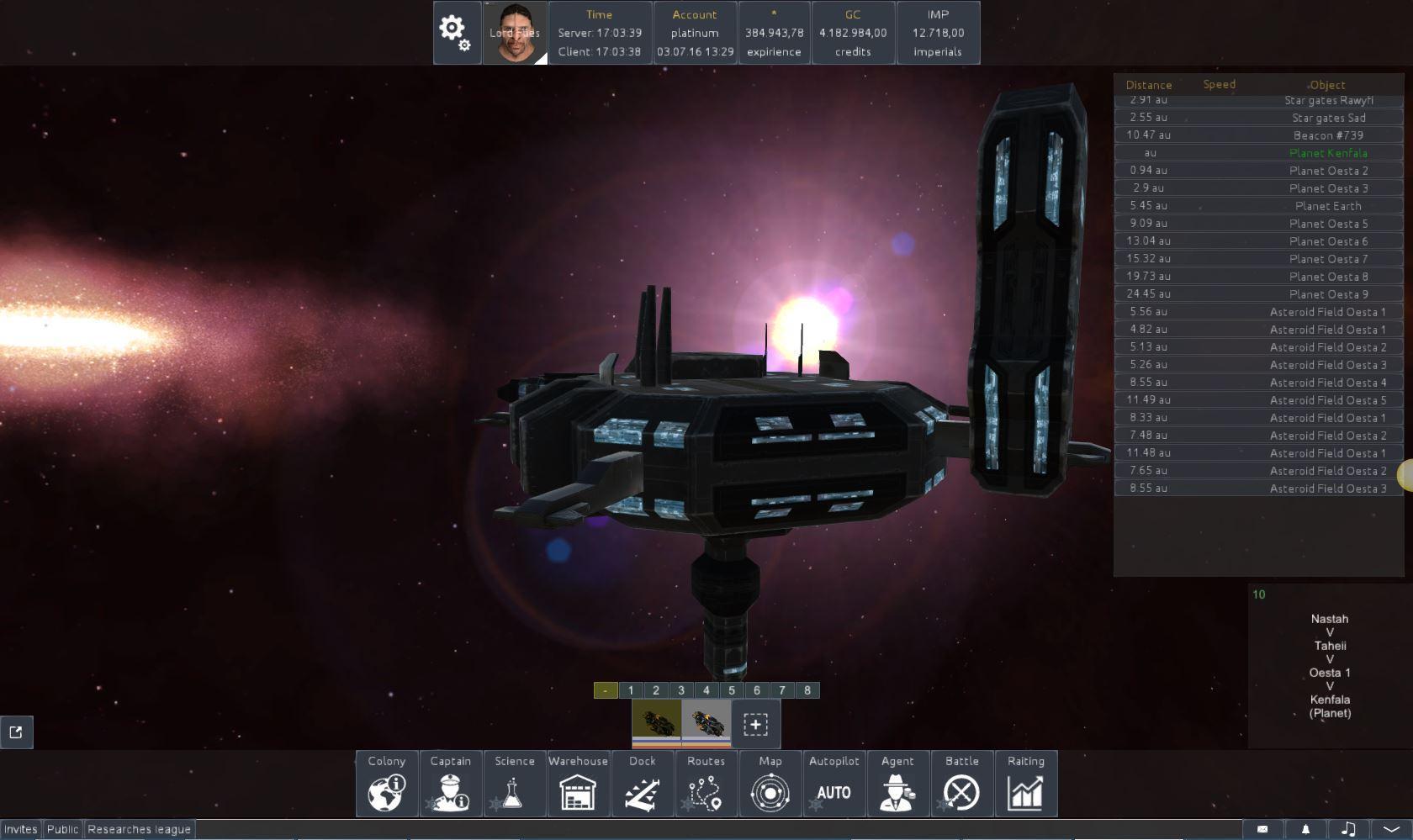1413x840 pixels.
Task: Collapse the chat panel with the chevron
Action: point(1393,828)
